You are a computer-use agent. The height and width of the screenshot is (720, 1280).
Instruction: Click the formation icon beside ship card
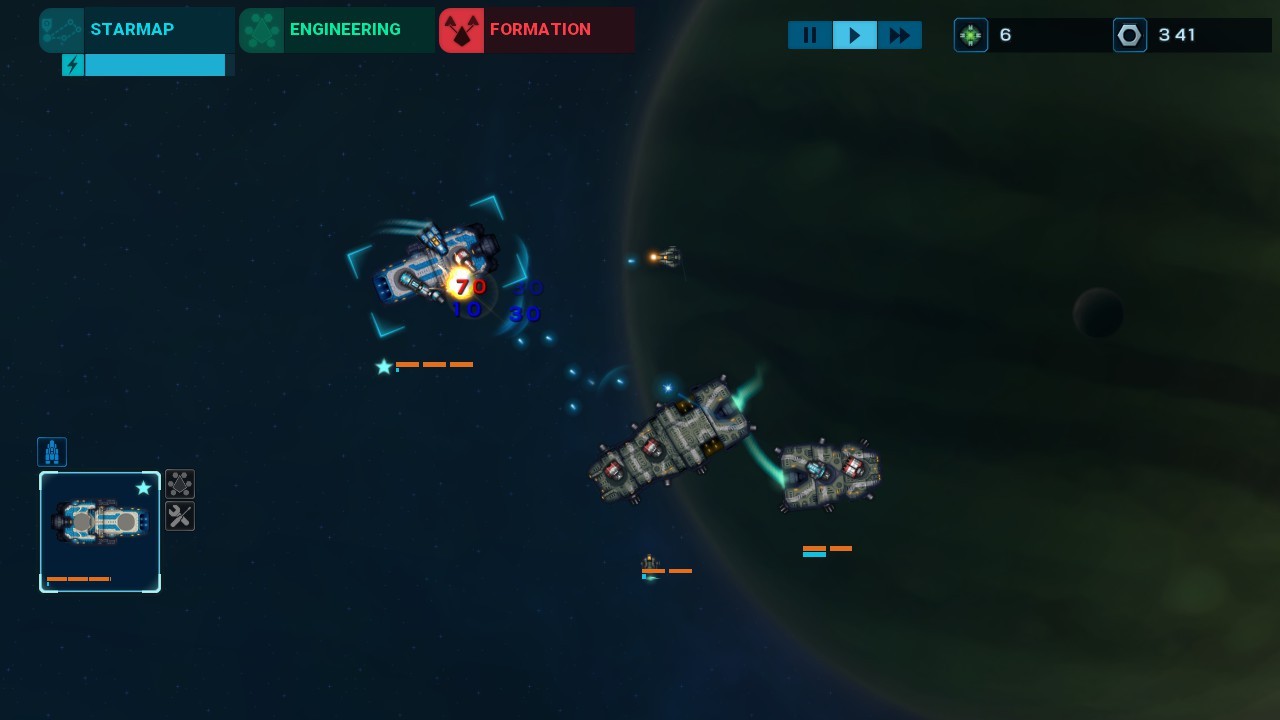click(x=180, y=485)
